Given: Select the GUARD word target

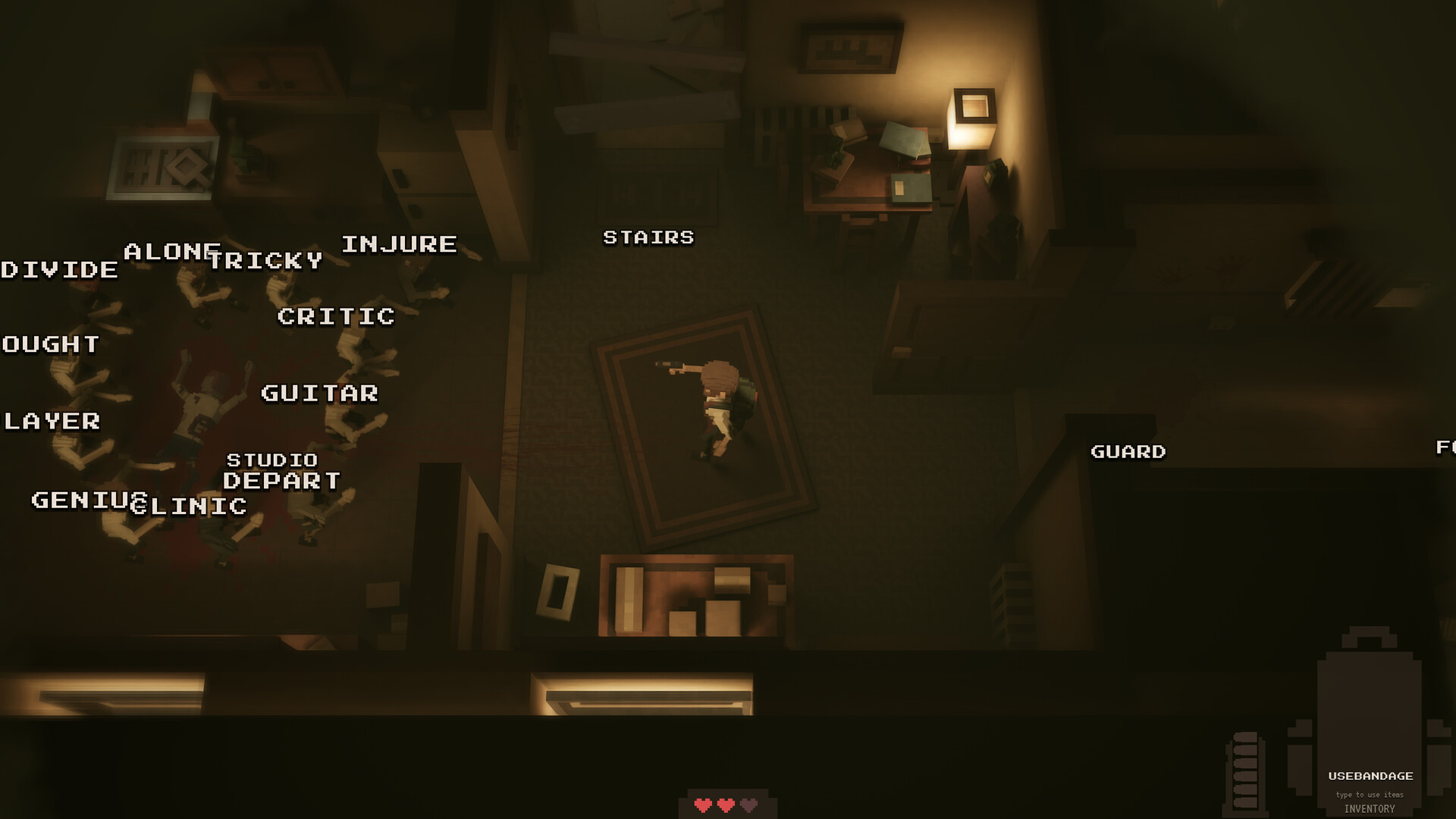Looking at the screenshot, I should coord(1128,452).
